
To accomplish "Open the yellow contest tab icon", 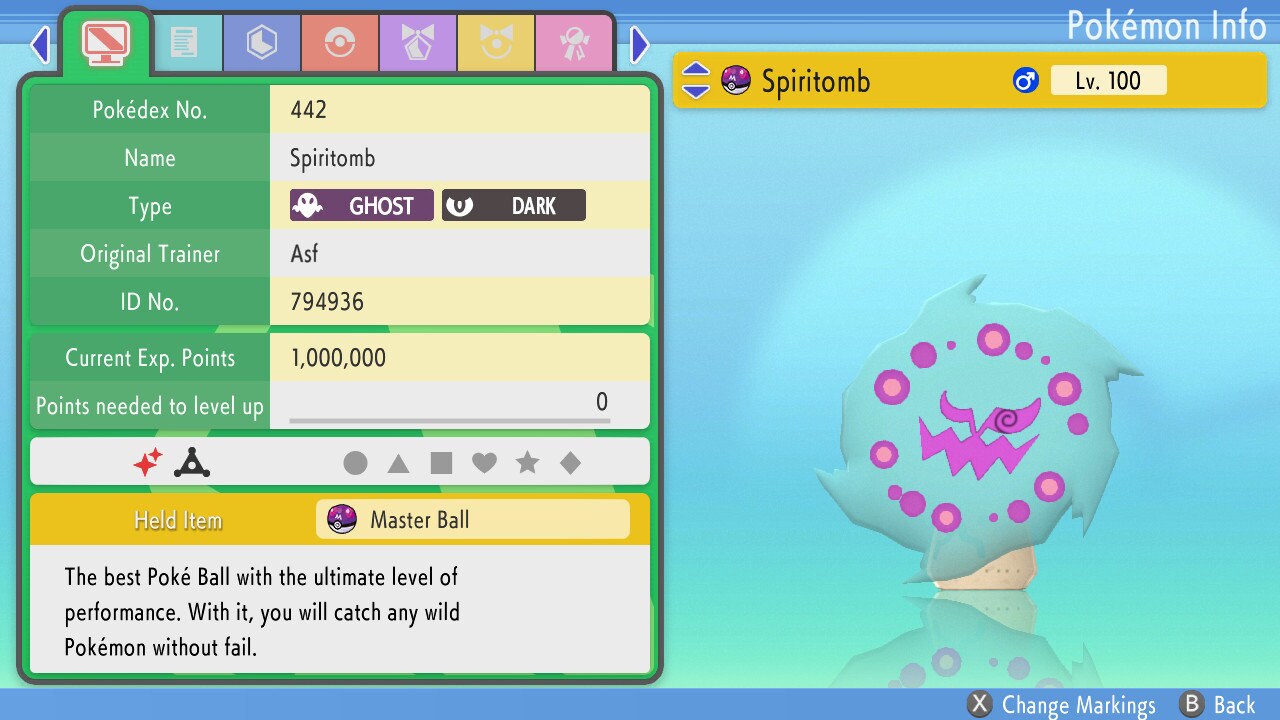I will 497,42.
